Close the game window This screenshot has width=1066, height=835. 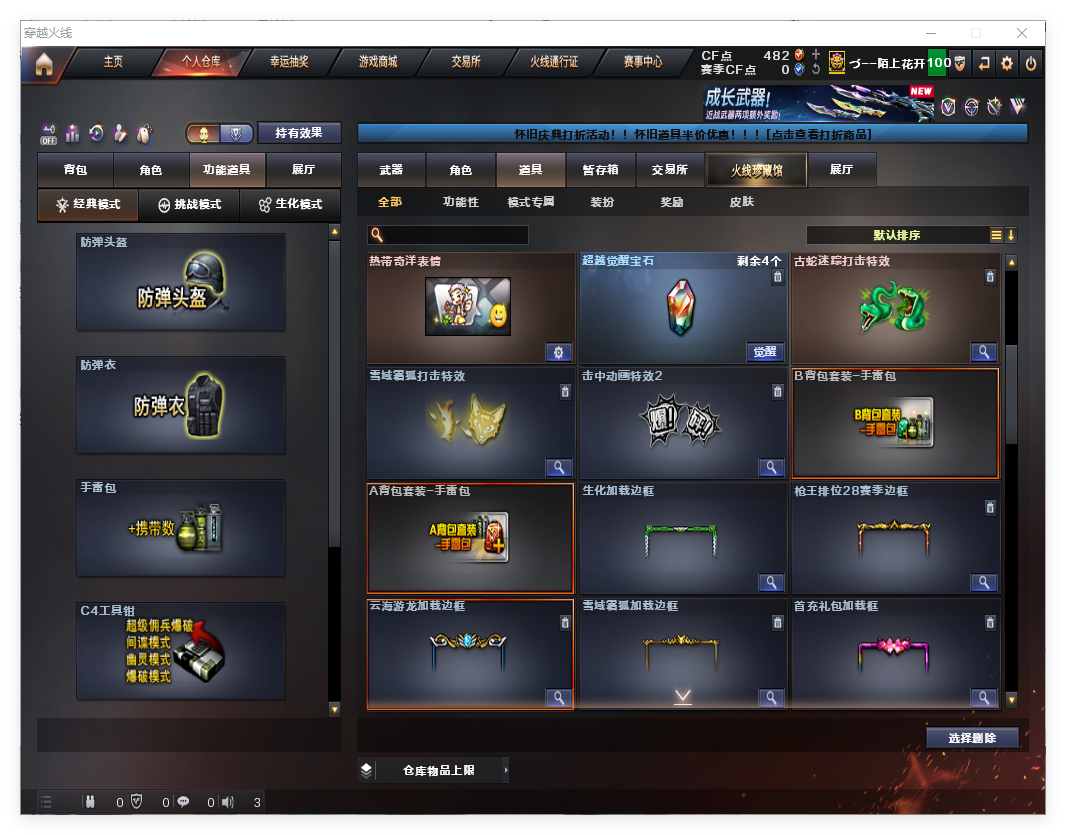coord(1022,33)
